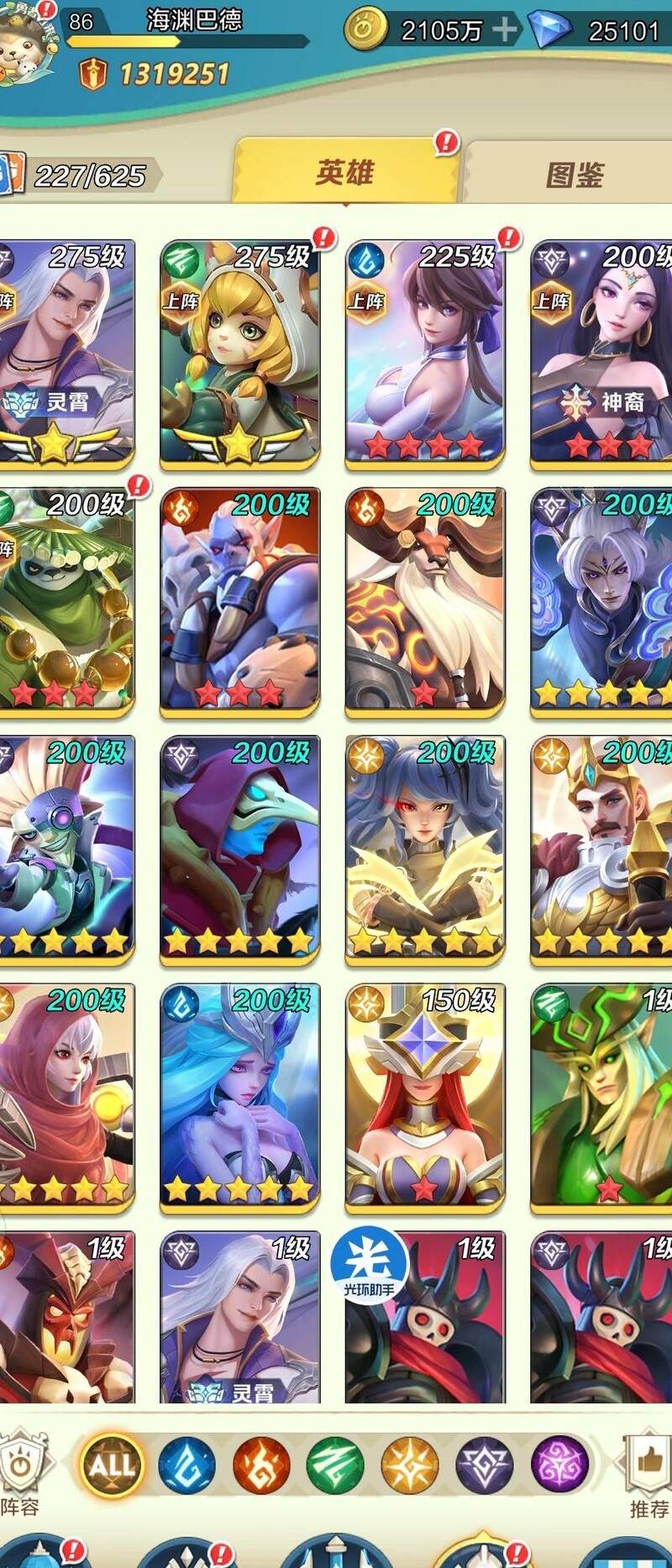Select the blonde hooded girl hero card
The height and width of the screenshot is (1568, 672).
pos(239,353)
